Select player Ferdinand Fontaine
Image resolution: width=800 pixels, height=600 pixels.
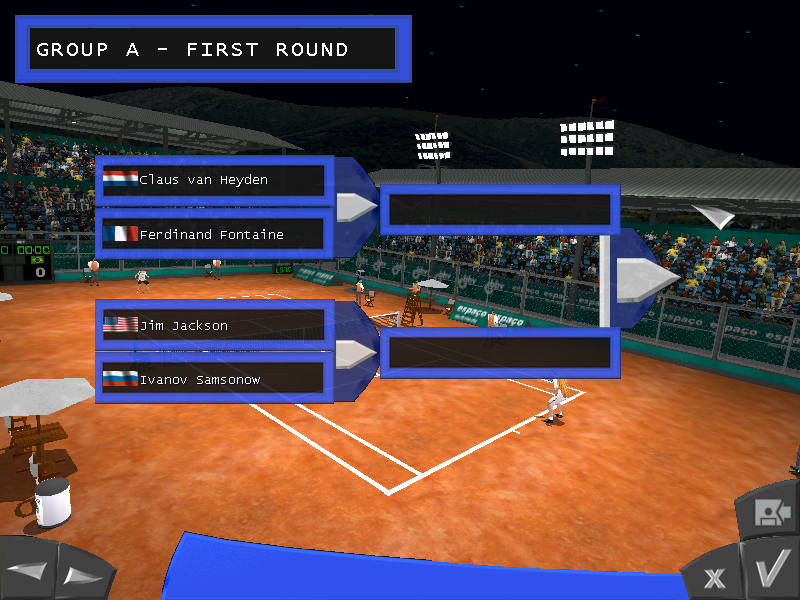click(x=214, y=235)
